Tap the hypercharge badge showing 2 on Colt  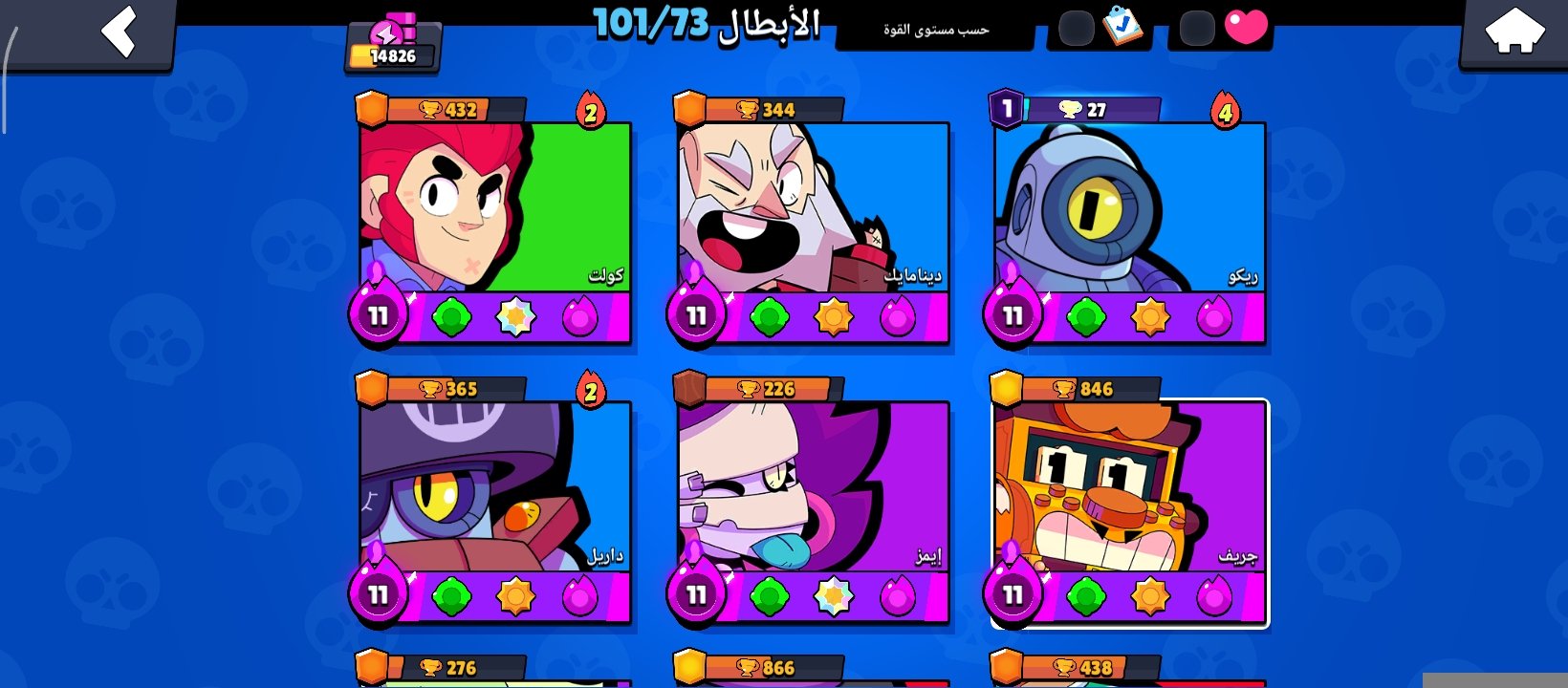[592, 113]
